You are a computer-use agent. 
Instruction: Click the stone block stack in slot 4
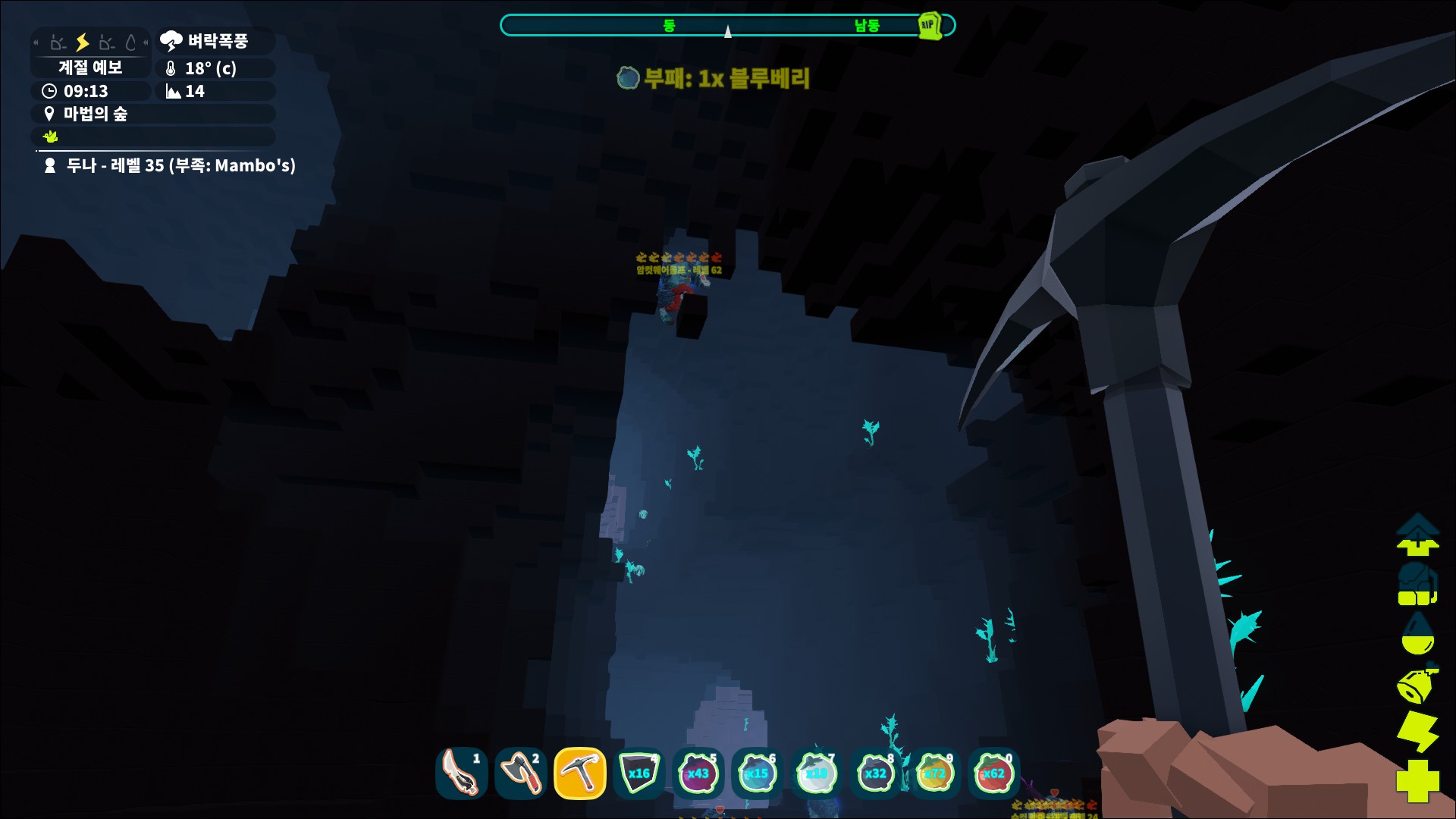[x=639, y=774]
